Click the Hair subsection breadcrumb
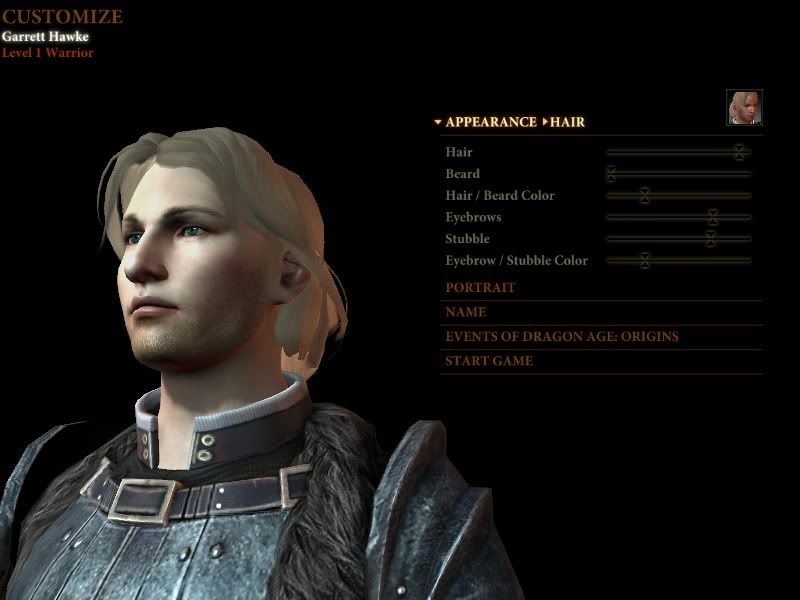Viewport: 800px width, 600px height. point(566,122)
